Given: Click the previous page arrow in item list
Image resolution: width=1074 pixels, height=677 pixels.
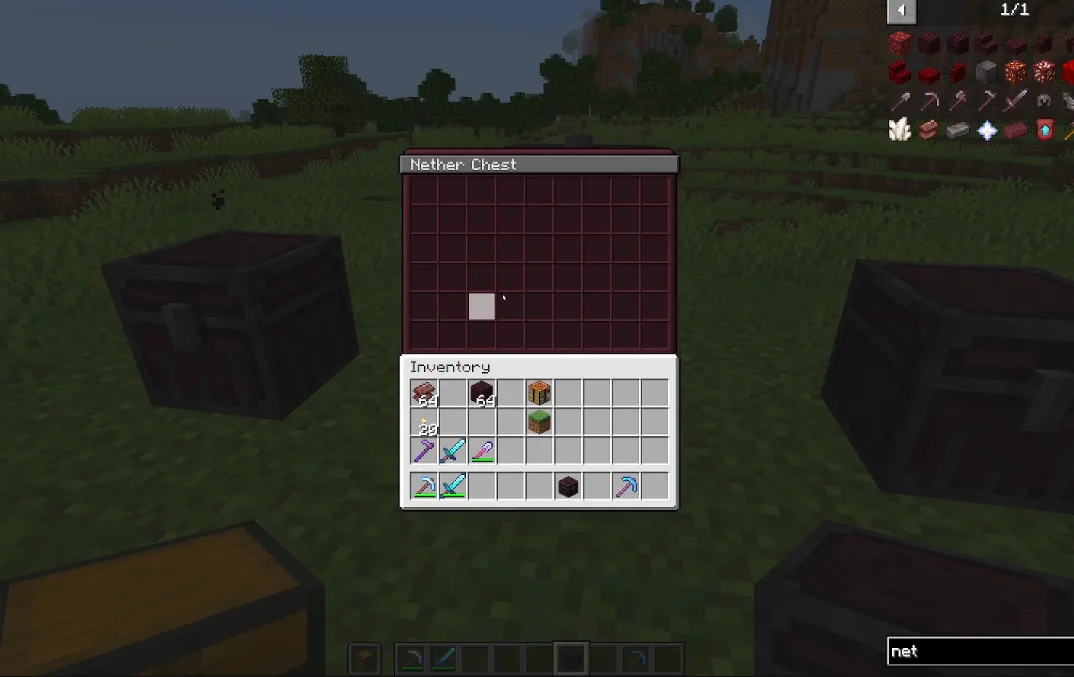Looking at the screenshot, I should click(x=901, y=11).
